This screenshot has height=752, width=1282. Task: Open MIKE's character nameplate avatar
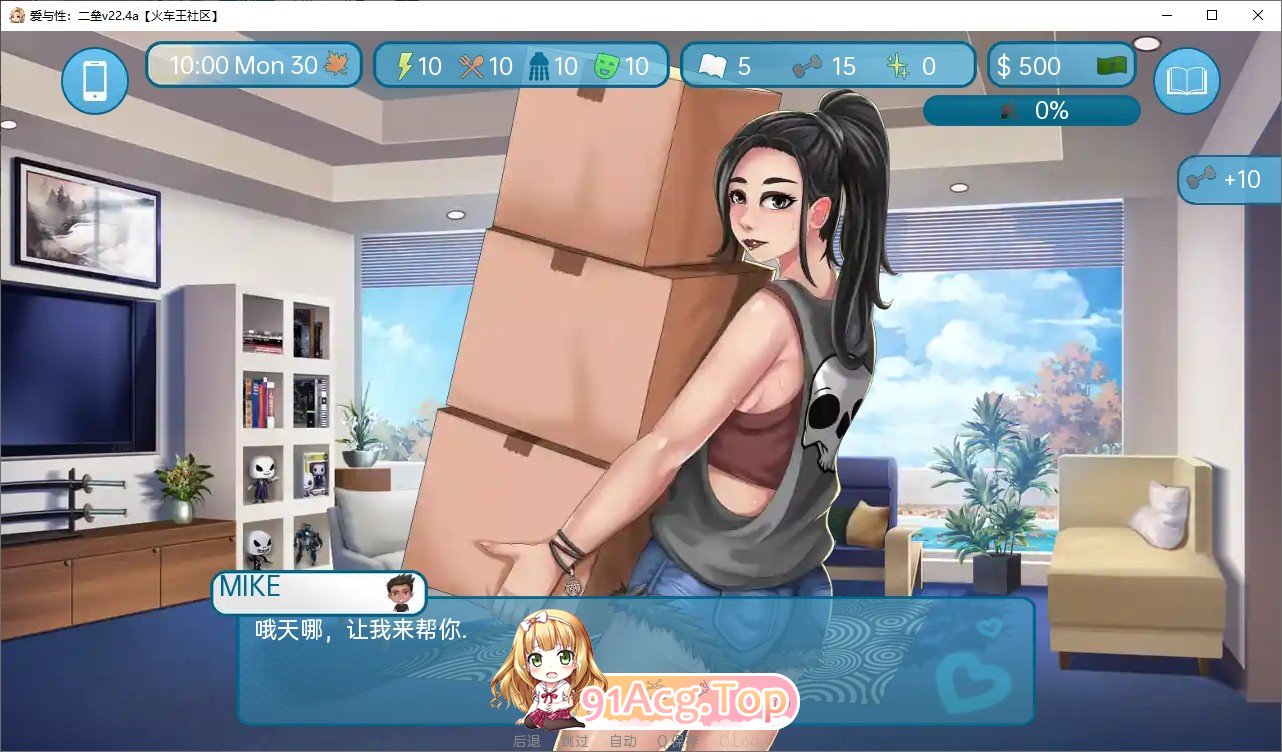398,592
